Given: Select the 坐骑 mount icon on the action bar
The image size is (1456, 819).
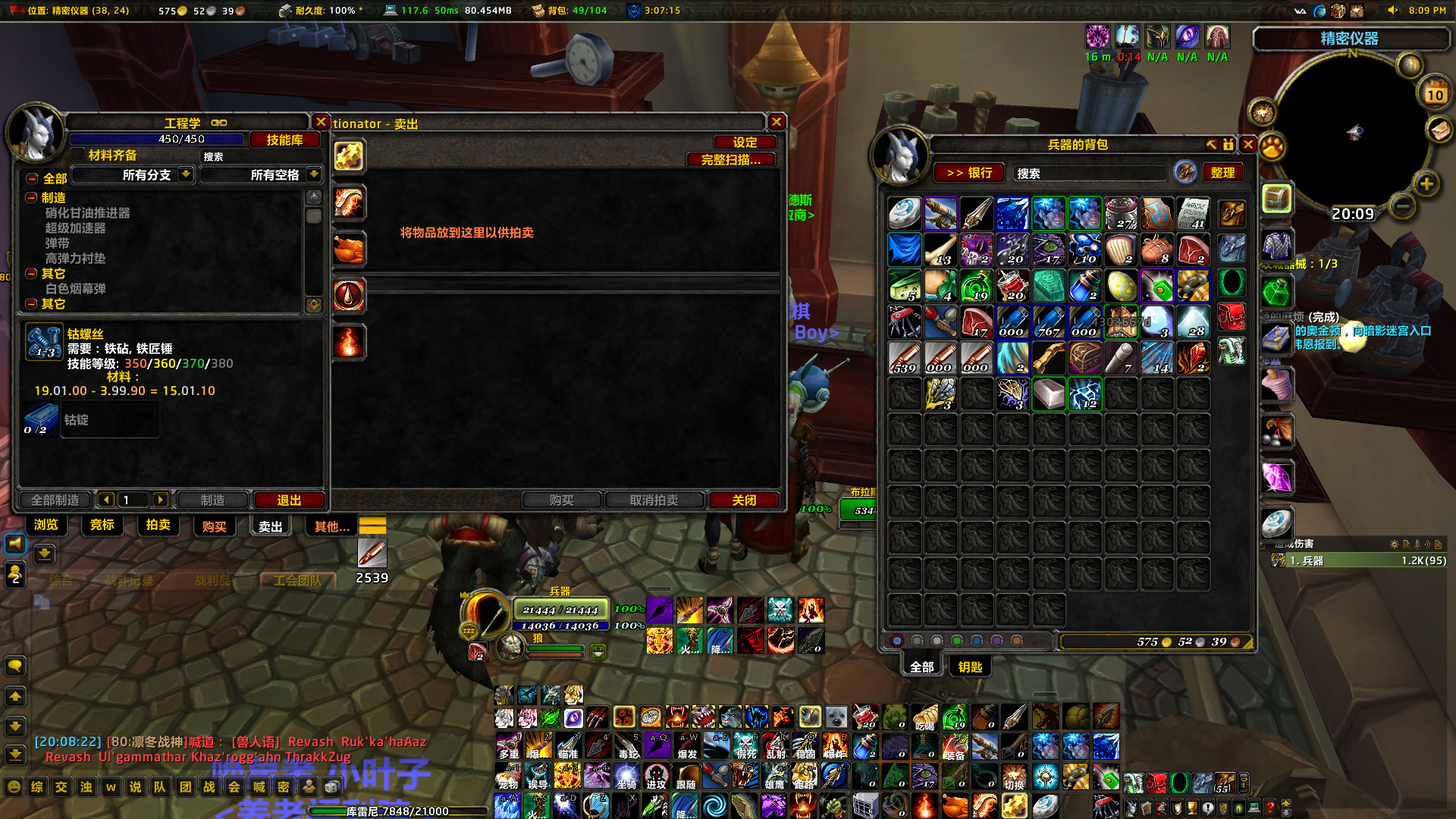Looking at the screenshot, I should coord(626,777).
